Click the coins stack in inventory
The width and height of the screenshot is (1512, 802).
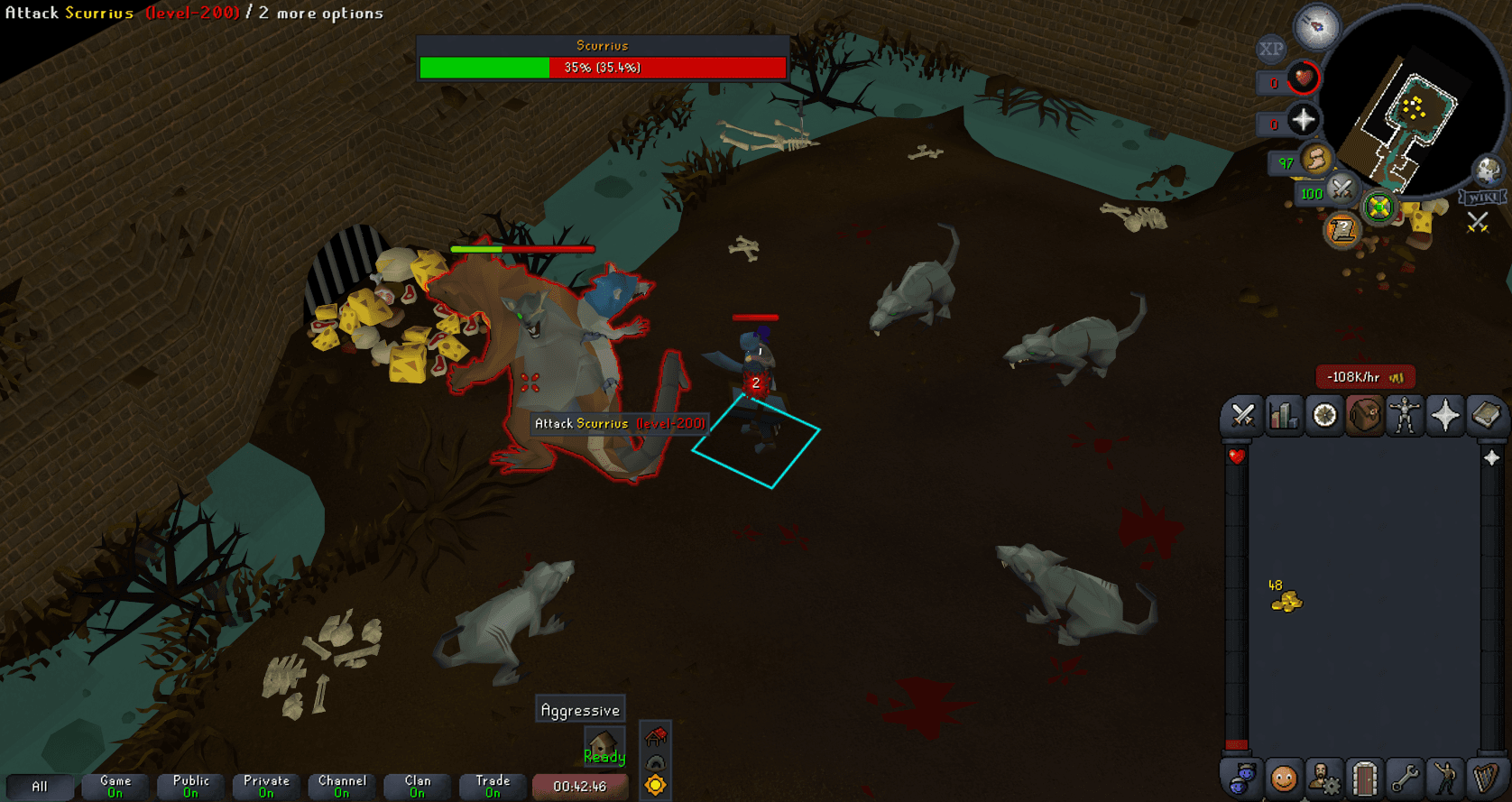(x=1288, y=602)
